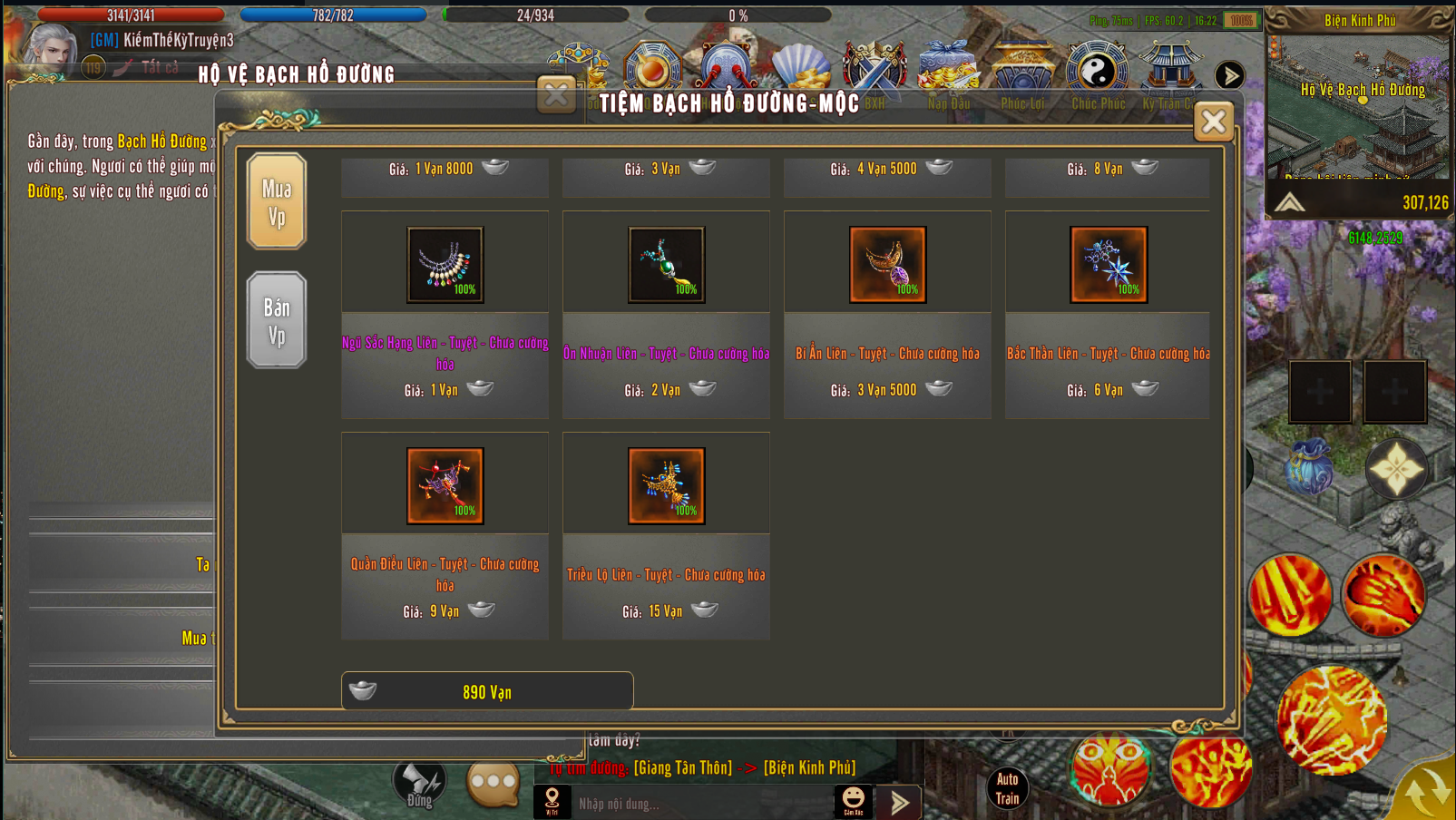Click the Biện Kinh Phủ pathfinding link
This screenshot has width=1456, height=820.
point(809,767)
